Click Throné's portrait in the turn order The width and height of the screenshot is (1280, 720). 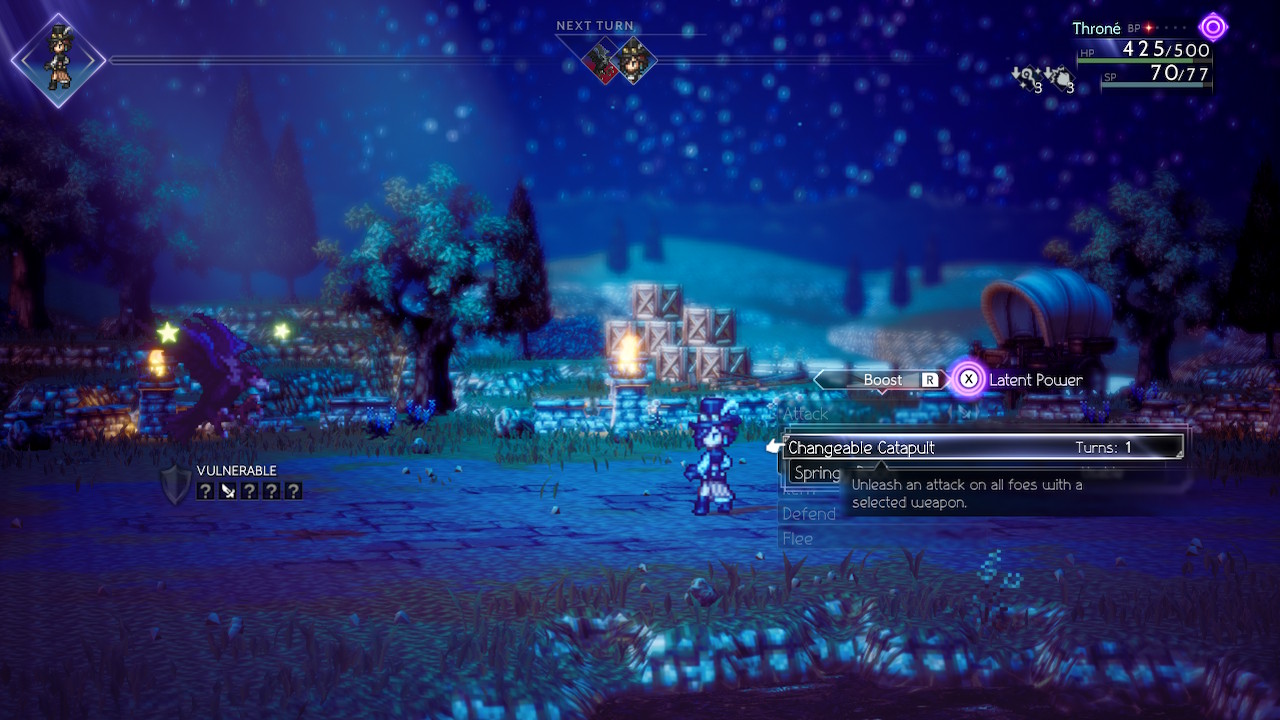(58, 60)
